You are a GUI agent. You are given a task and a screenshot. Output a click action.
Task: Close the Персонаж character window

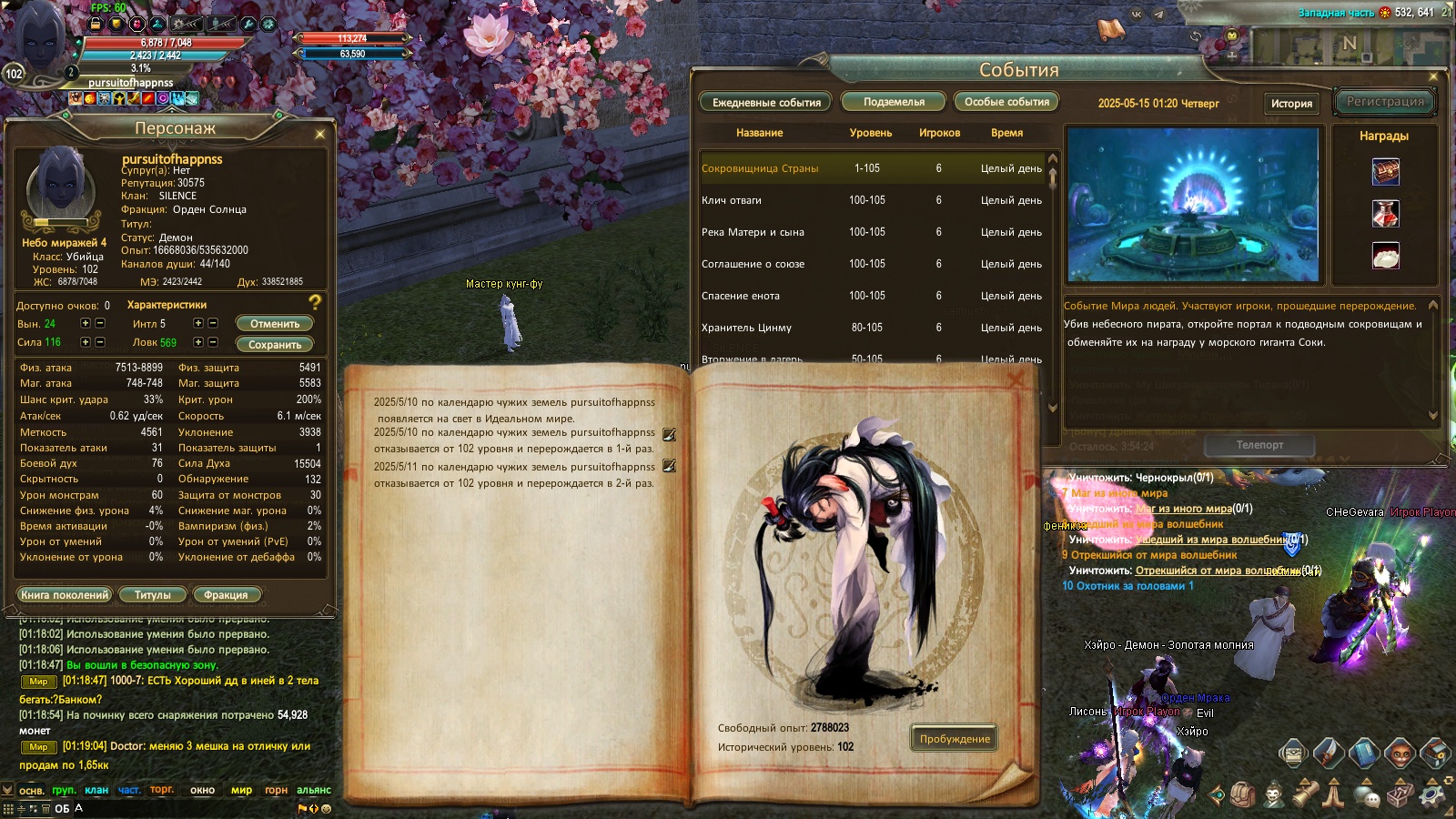coord(319,135)
